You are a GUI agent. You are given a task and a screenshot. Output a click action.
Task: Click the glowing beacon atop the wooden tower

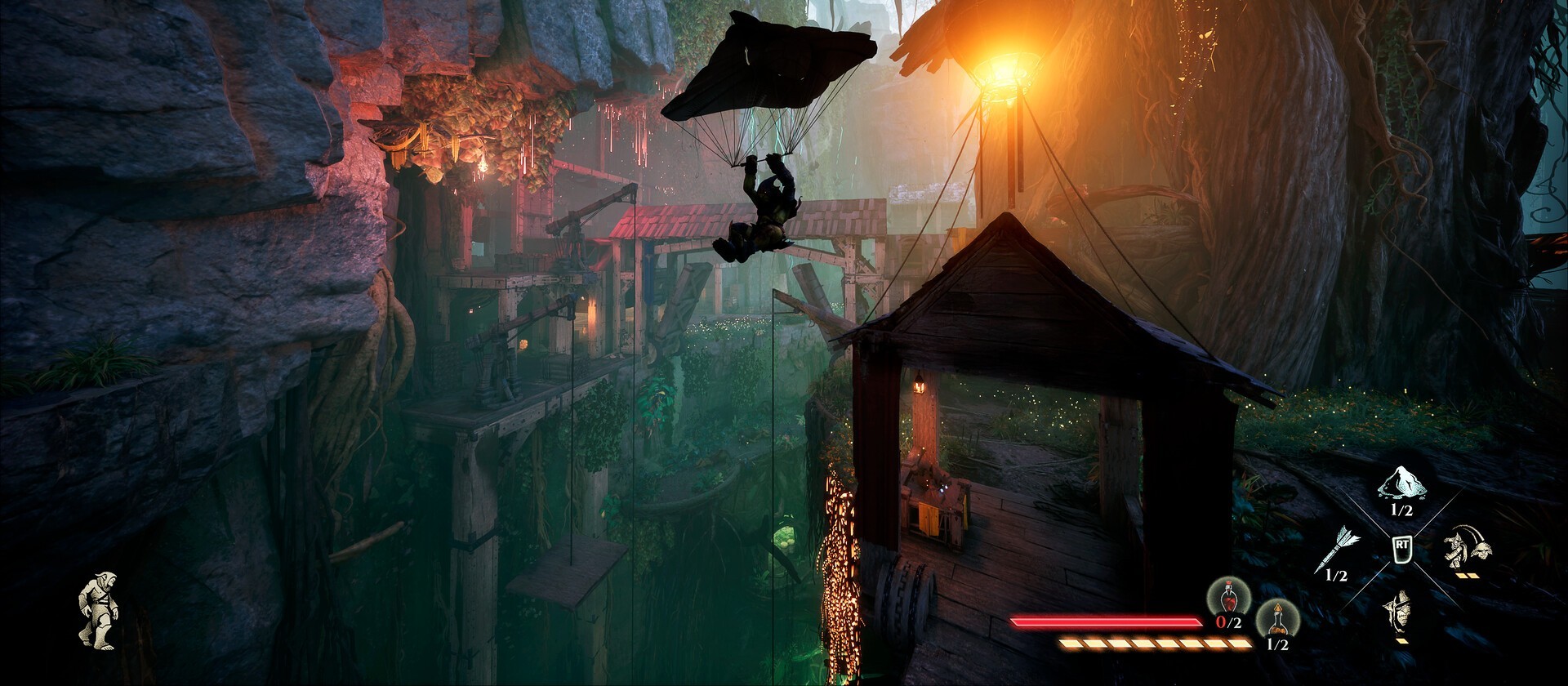pyautogui.click(x=1009, y=73)
